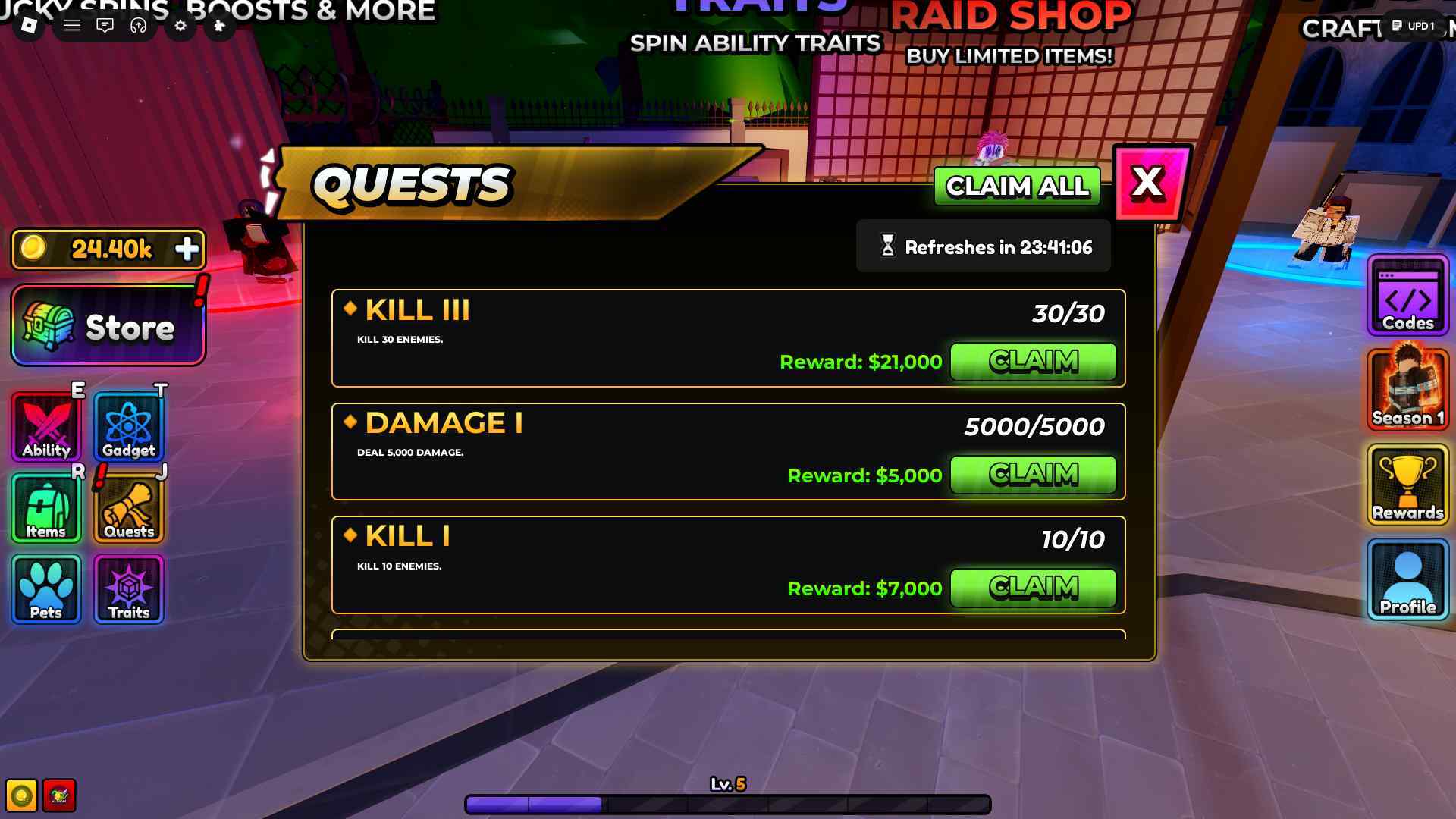Open the Roblox chat icon

coord(105,27)
